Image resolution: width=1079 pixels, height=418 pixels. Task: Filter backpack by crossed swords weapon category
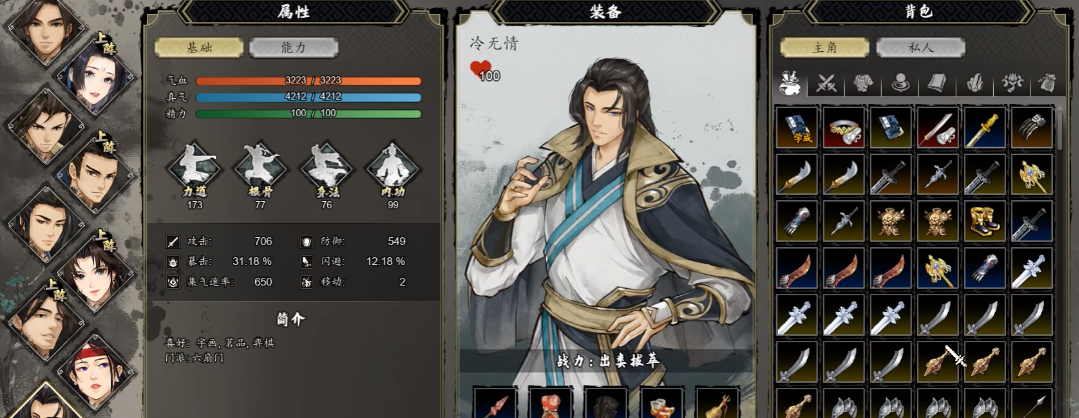pos(826,84)
